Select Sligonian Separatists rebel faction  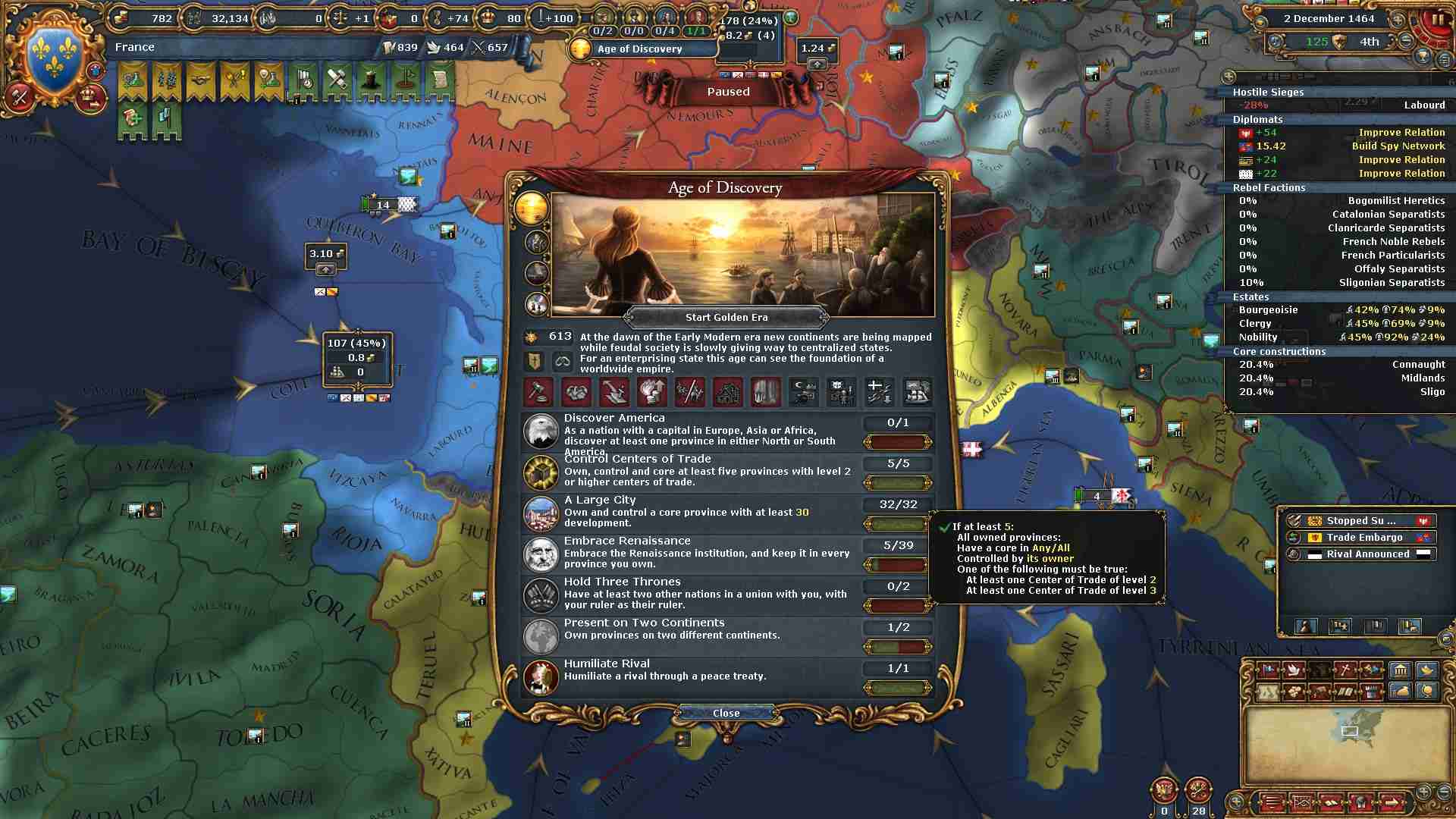[x=1340, y=283]
